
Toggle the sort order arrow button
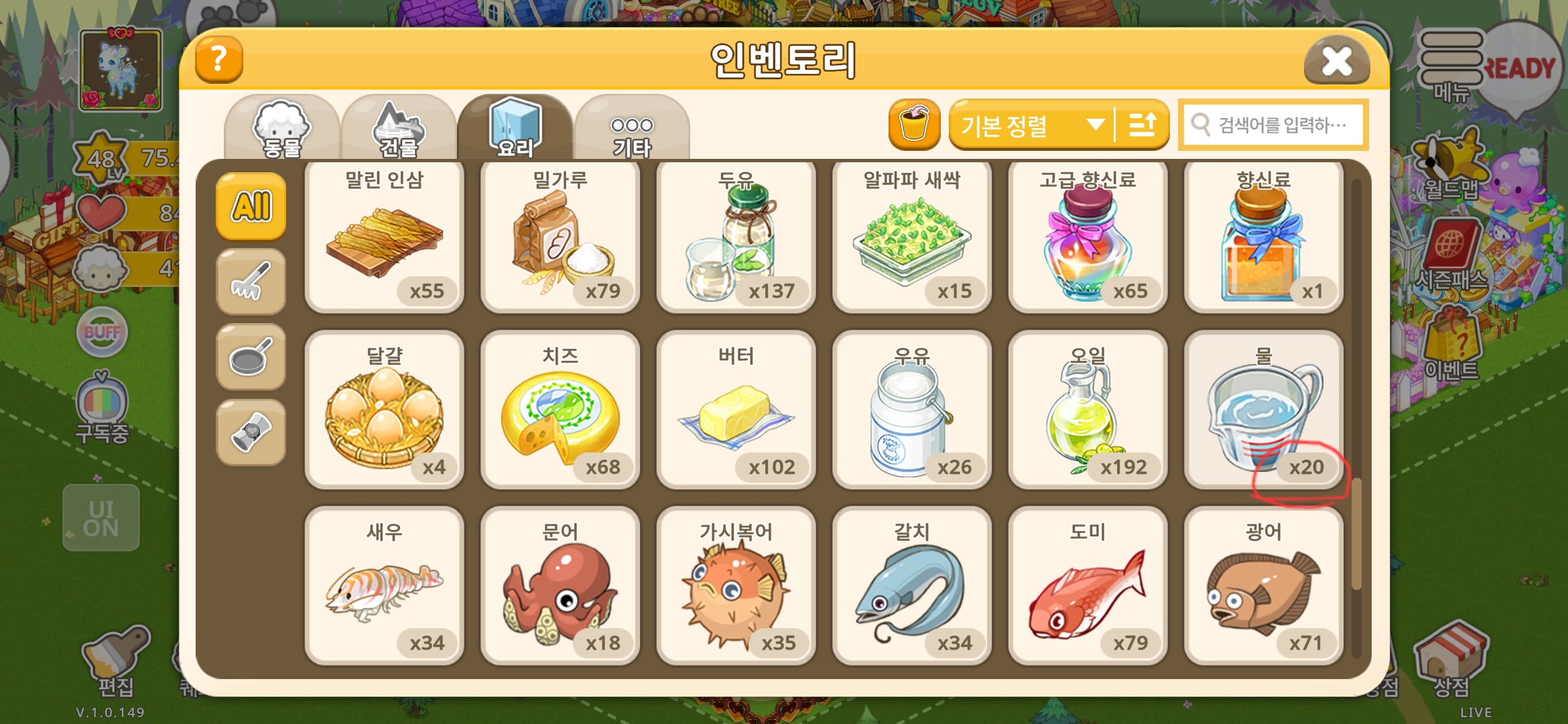click(x=1142, y=125)
